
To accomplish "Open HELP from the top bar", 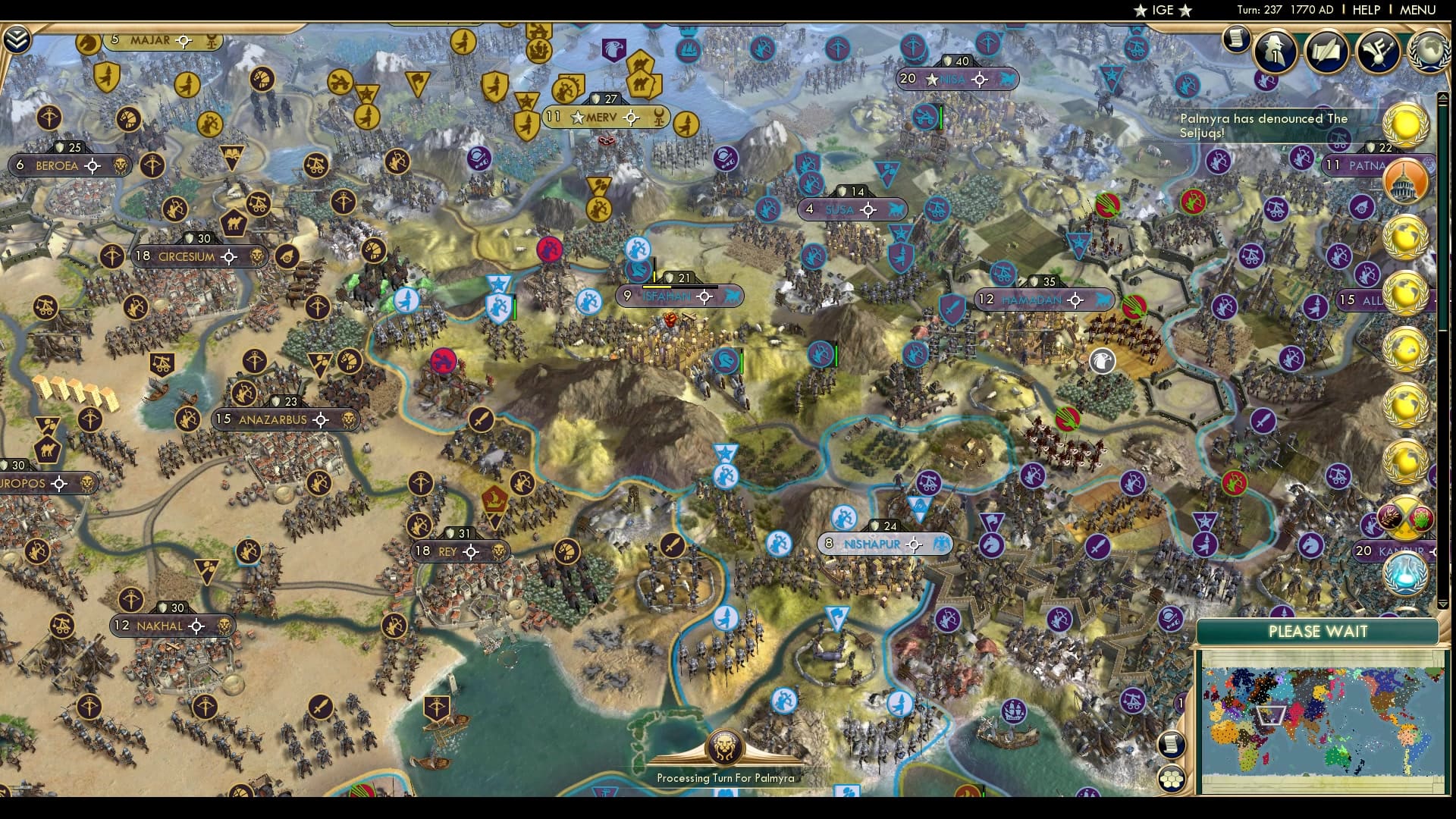I will [x=1365, y=11].
